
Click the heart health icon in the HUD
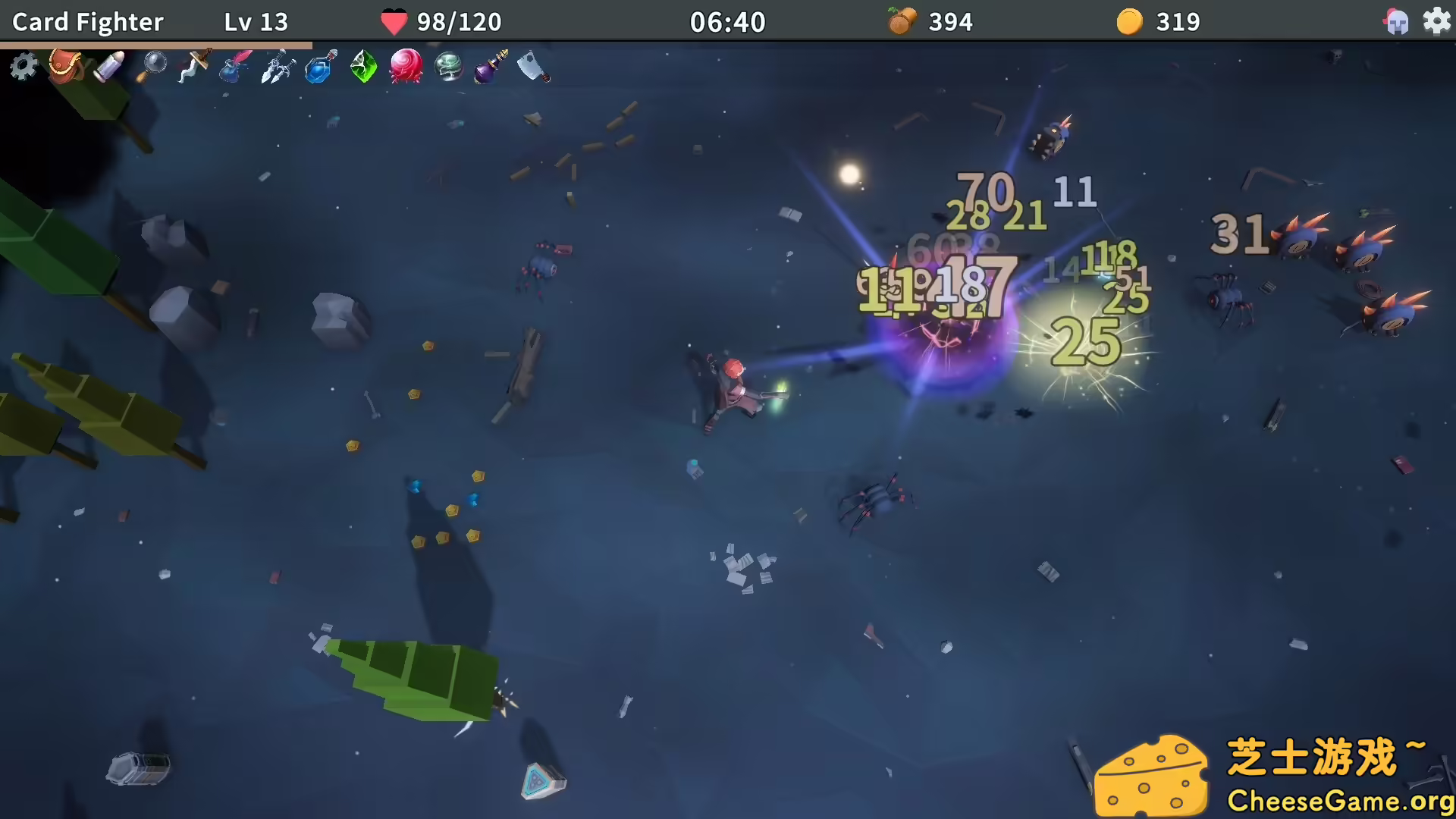click(x=394, y=20)
